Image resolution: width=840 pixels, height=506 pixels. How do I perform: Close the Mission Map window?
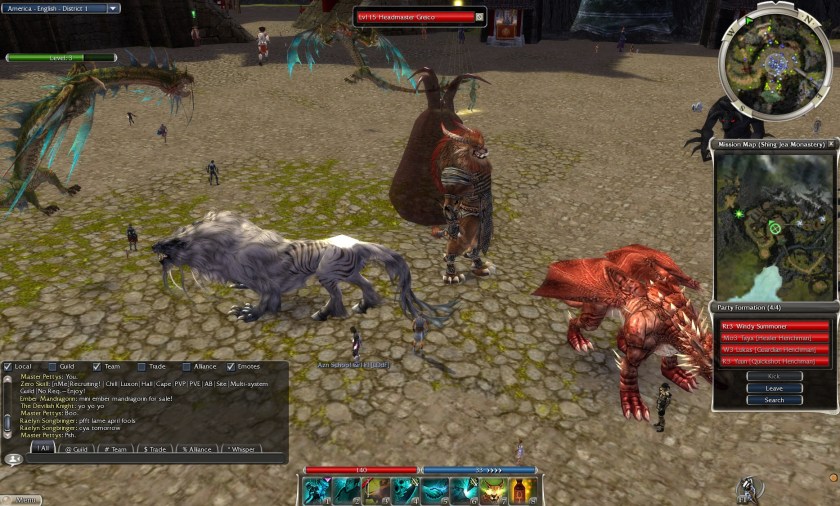831,144
